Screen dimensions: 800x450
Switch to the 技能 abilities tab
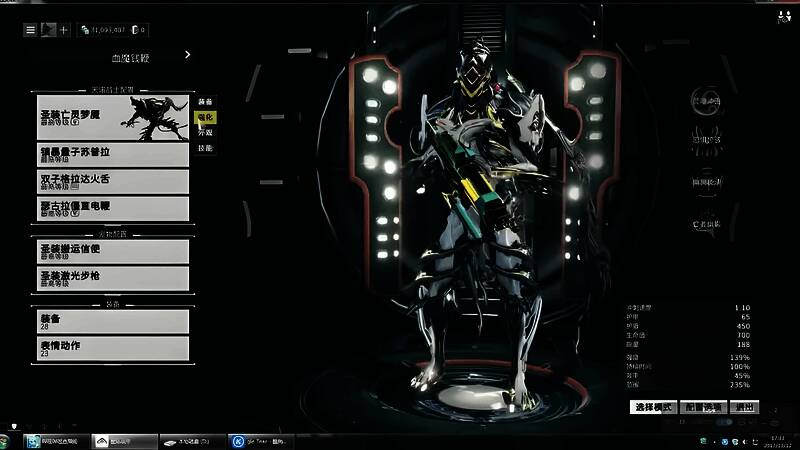tap(204, 148)
